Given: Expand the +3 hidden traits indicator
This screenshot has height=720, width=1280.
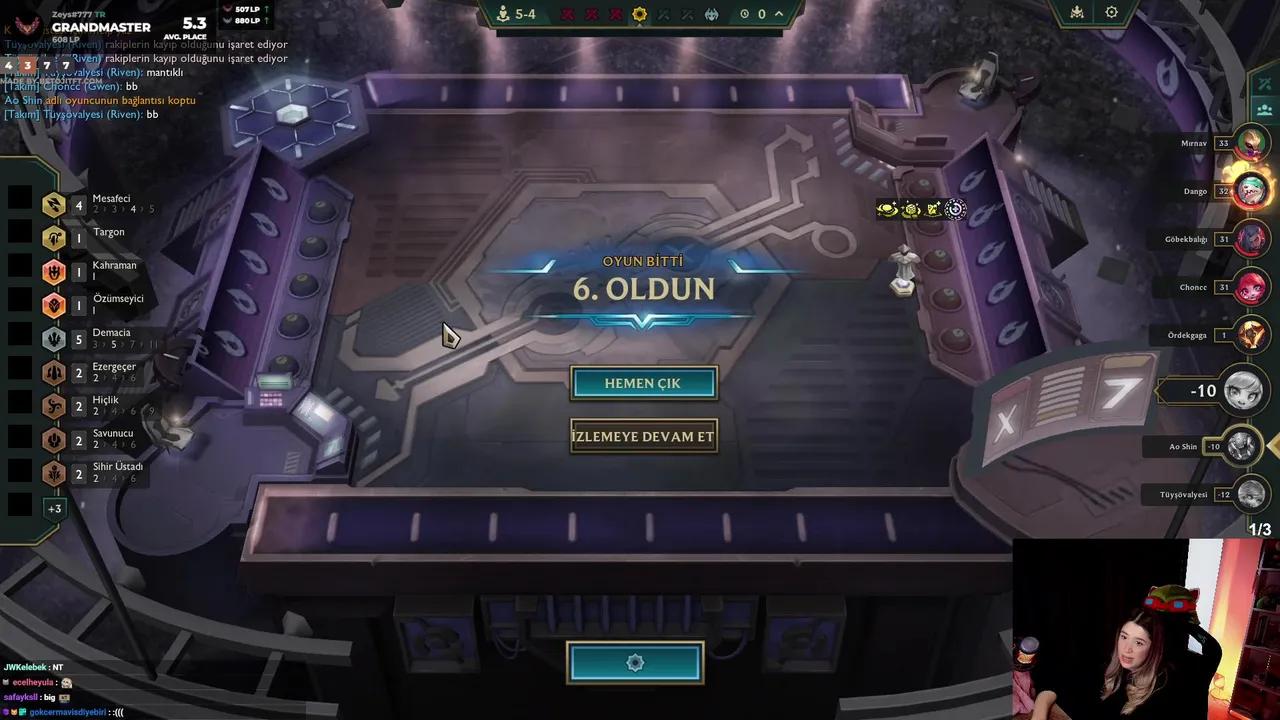Looking at the screenshot, I should pos(54,508).
